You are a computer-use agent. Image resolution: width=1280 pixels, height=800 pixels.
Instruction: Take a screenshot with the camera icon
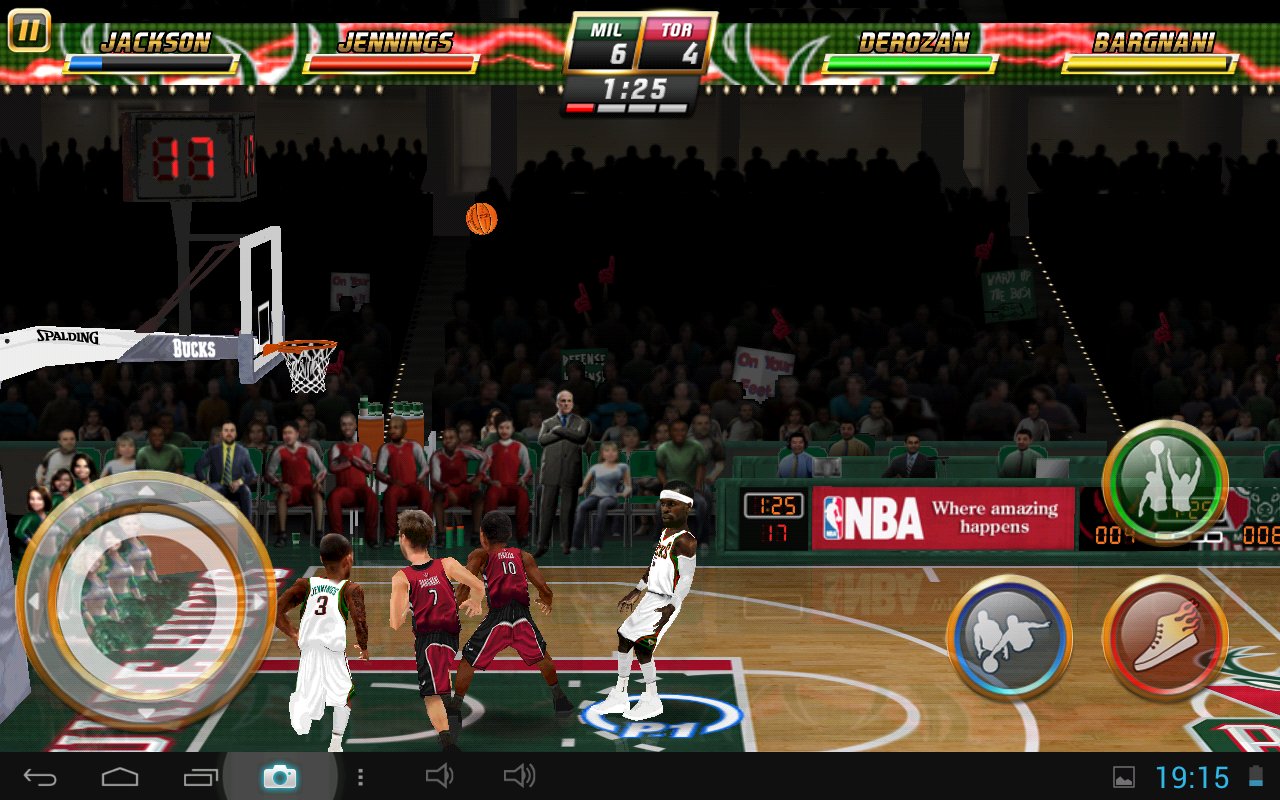(280, 776)
